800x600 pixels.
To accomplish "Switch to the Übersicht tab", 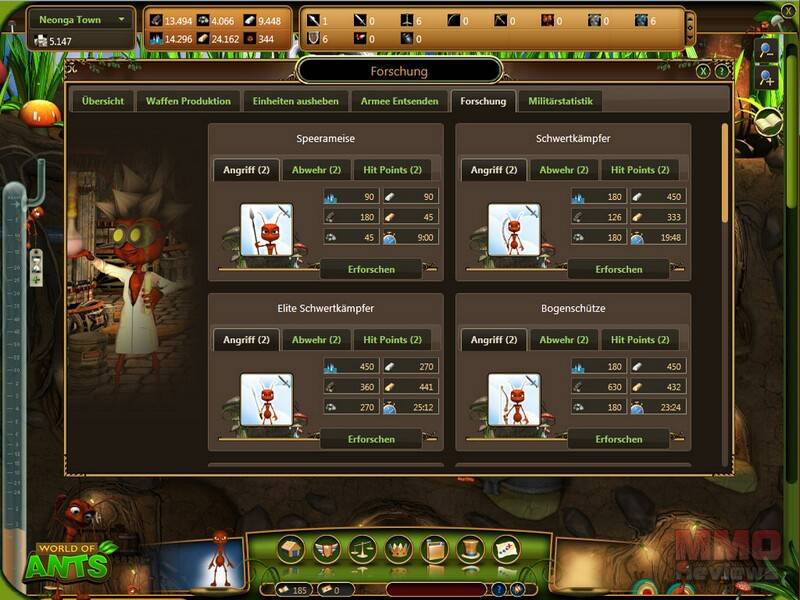I will pos(103,101).
